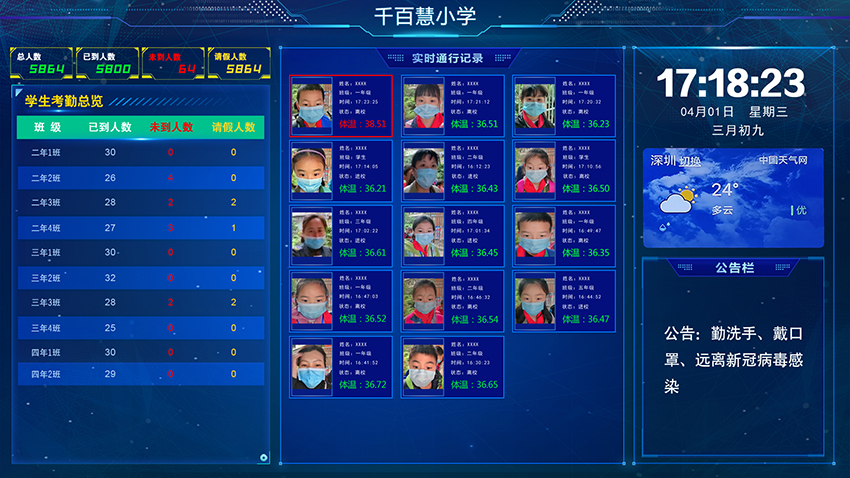Choose the 三年2班 row in attendance table
The image size is (850, 478).
click(140, 277)
